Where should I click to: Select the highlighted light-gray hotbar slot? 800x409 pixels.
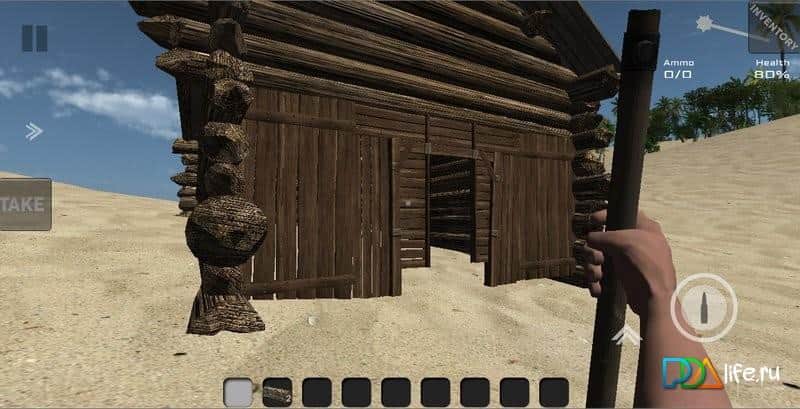tap(238, 391)
